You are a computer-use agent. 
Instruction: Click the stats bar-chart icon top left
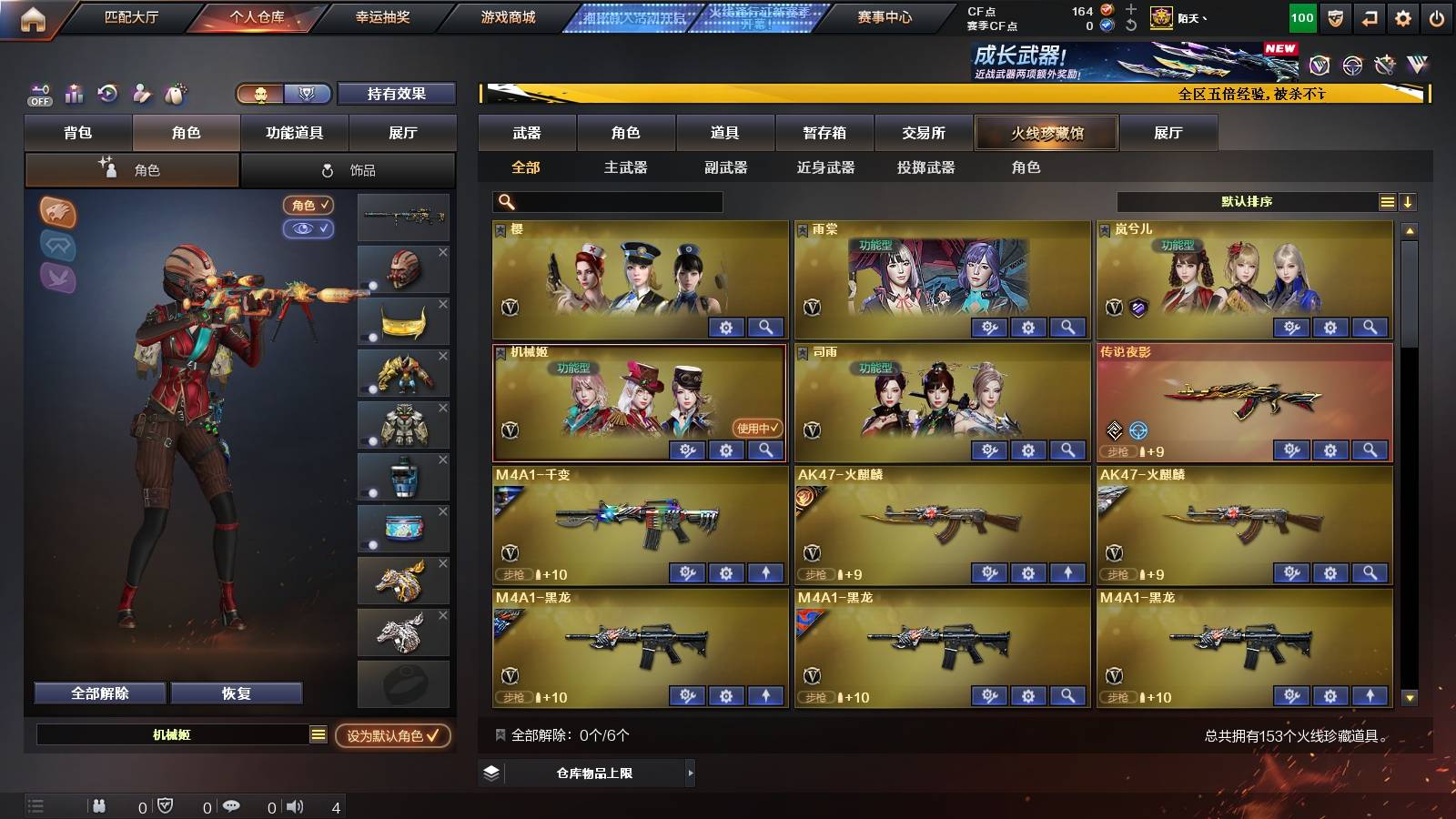pos(74,93)
